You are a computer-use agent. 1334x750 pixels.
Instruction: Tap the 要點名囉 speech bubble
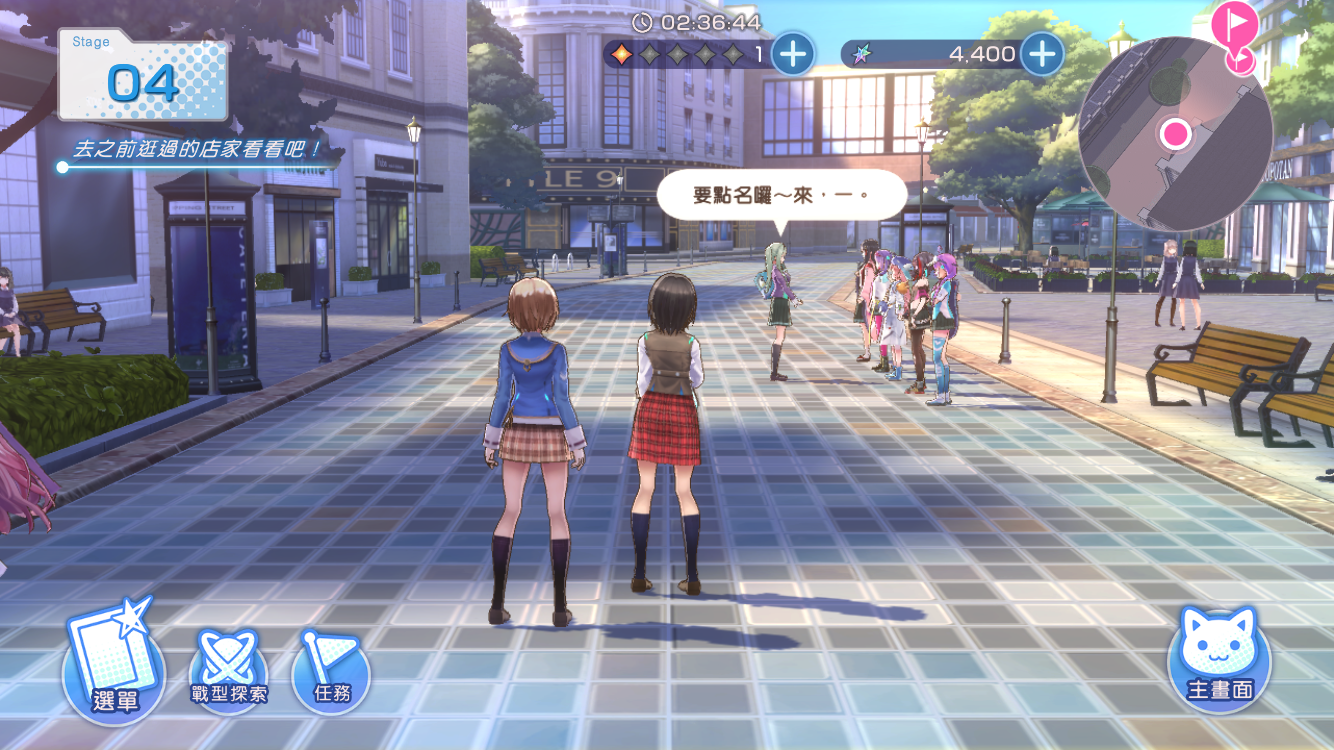(781, 195)
